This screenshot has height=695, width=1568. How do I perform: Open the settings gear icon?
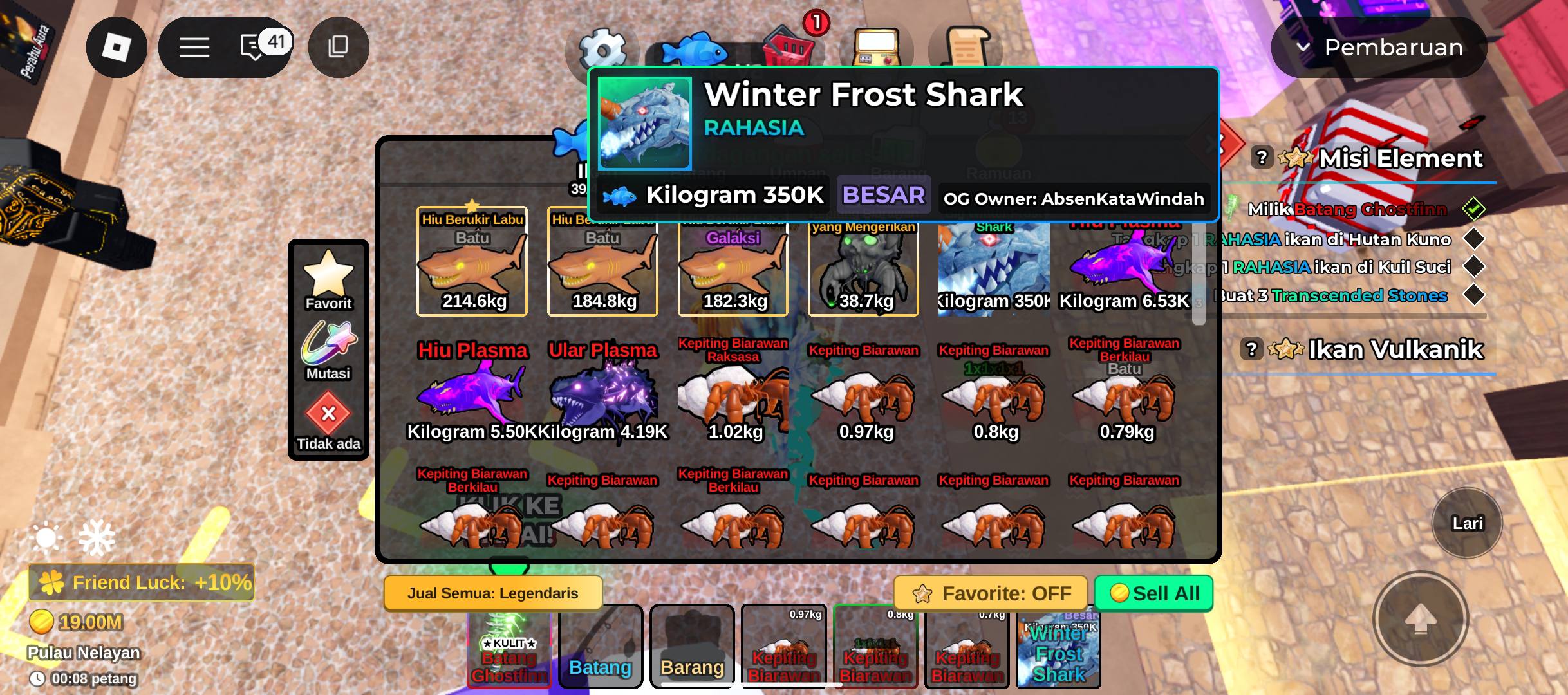(601, 47)
